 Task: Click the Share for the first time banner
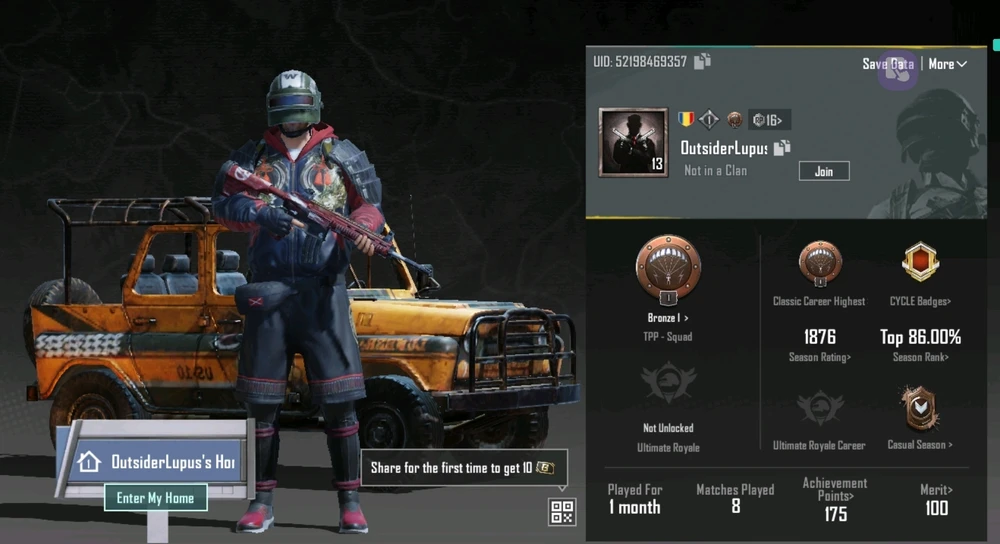[463, 467]
